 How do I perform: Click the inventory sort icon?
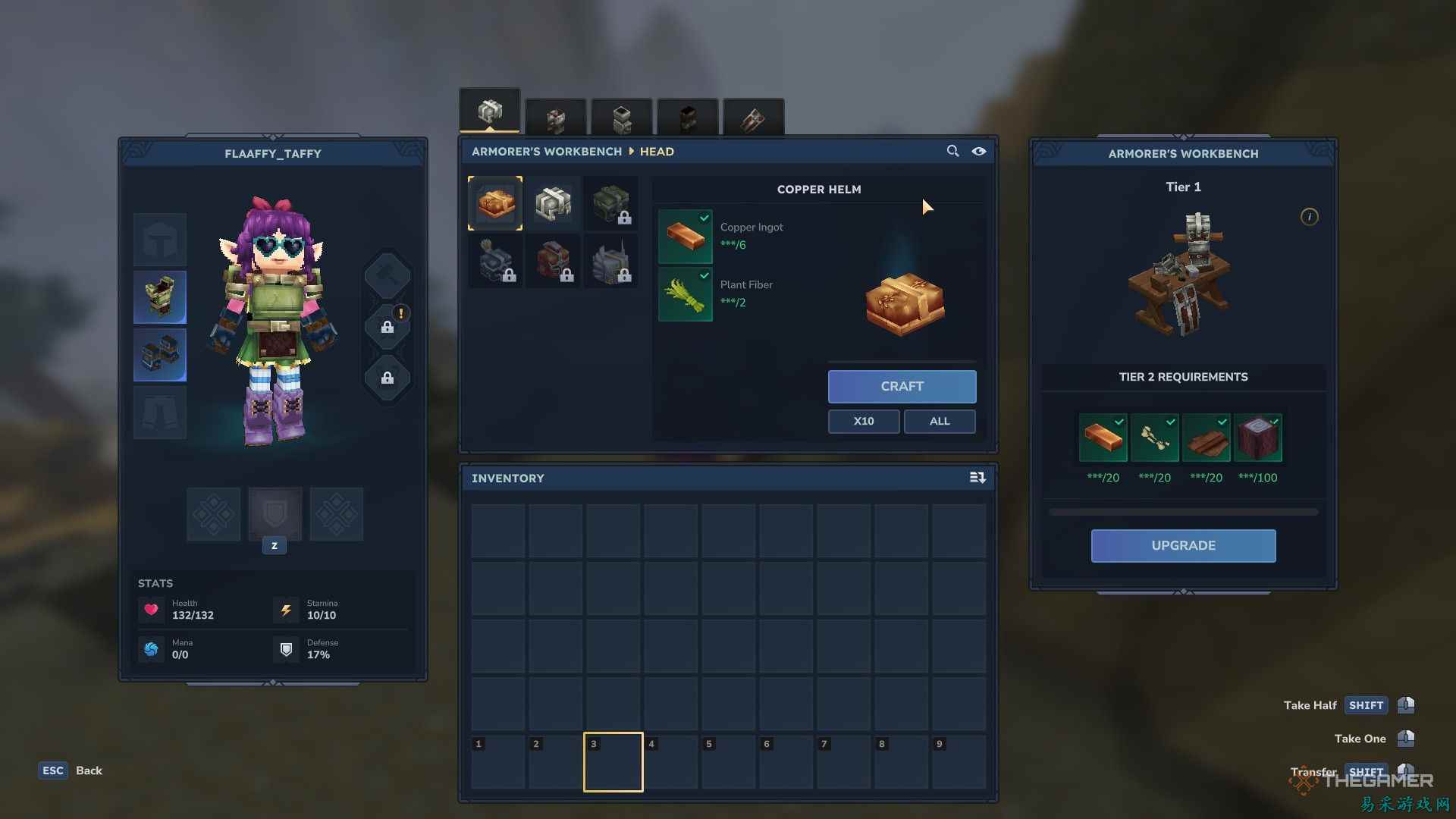click(978, 478)
